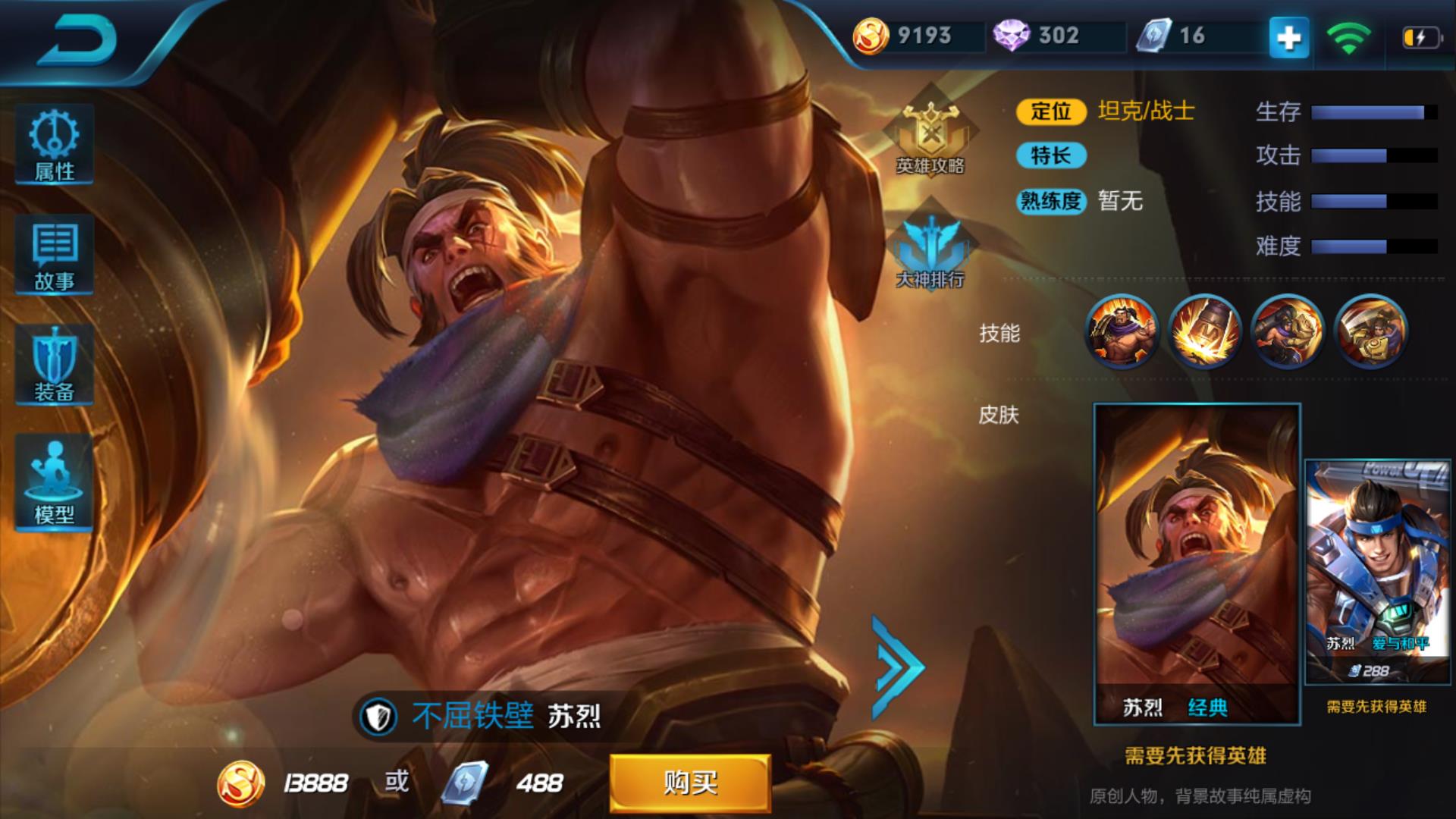Click the blue double-chevron expand arrow
The image size is (1456, 819).
point(898,667)
